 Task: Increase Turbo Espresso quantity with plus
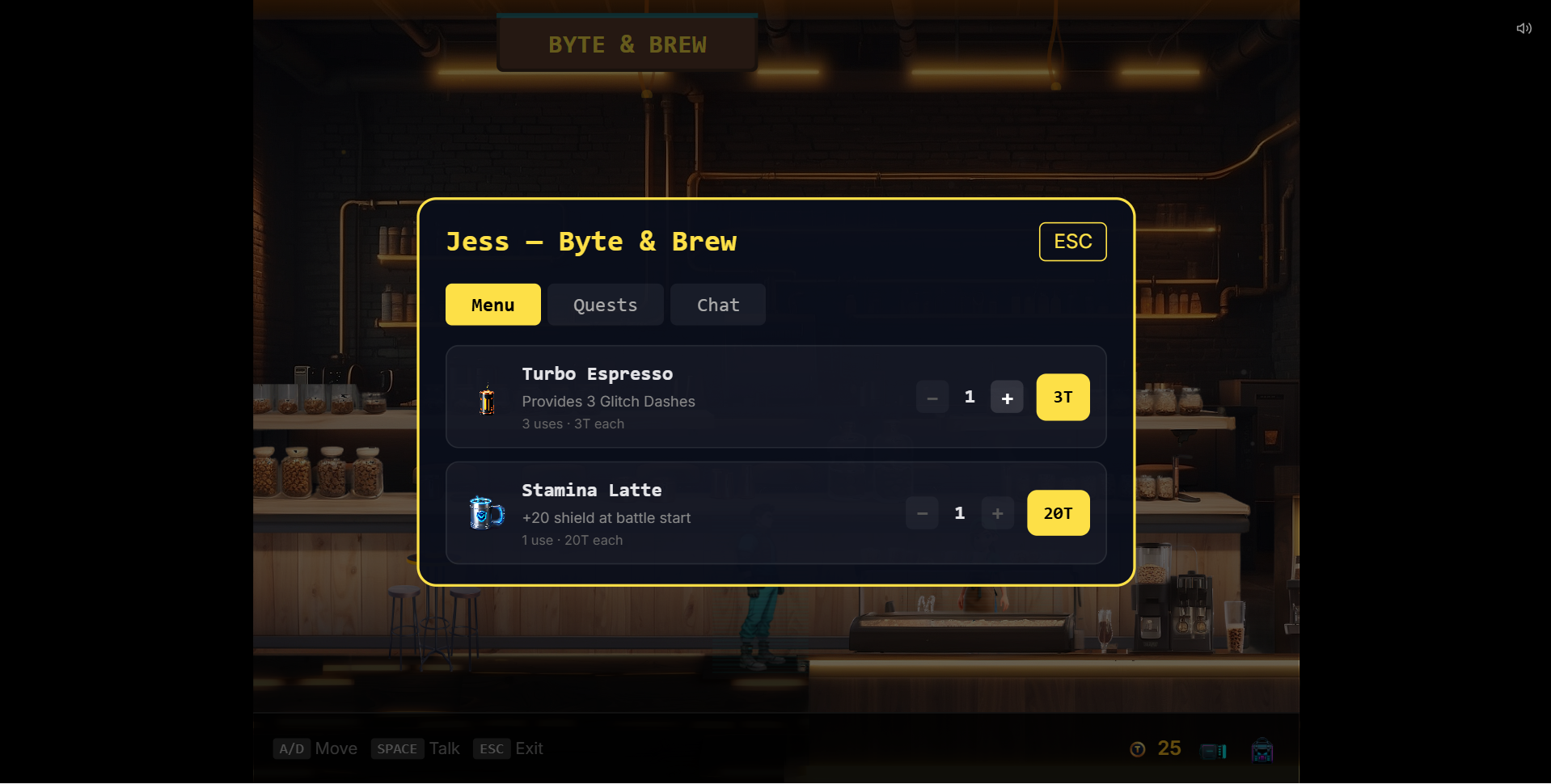1007,397
